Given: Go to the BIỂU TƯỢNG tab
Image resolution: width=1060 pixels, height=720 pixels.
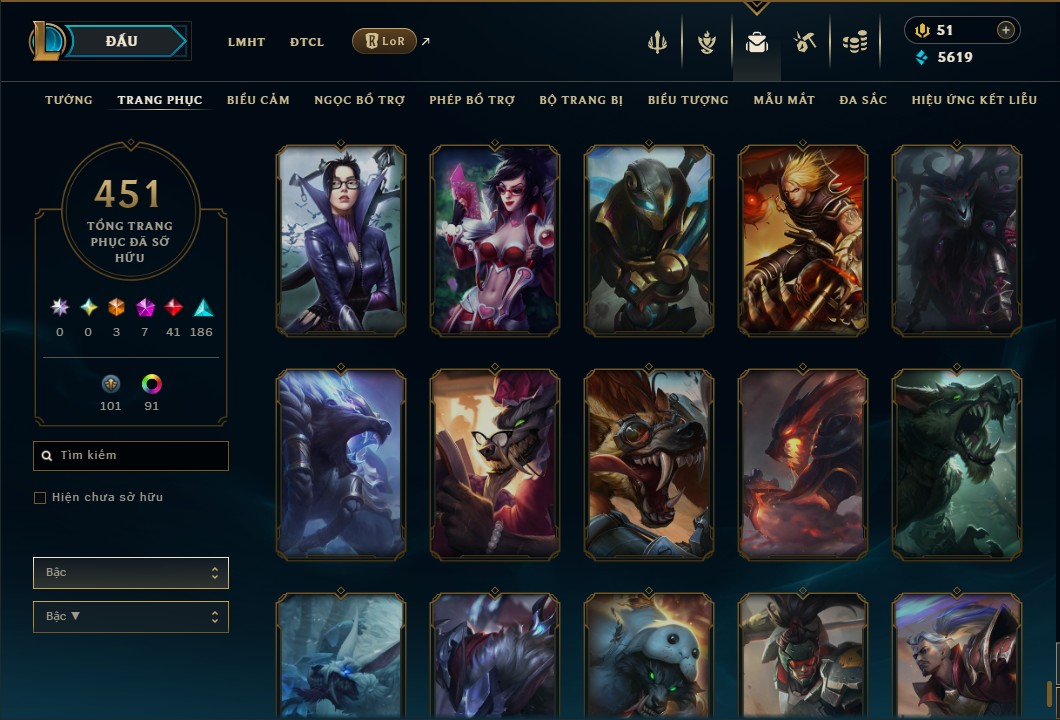Looking at the screenshot, I should 688,100.
